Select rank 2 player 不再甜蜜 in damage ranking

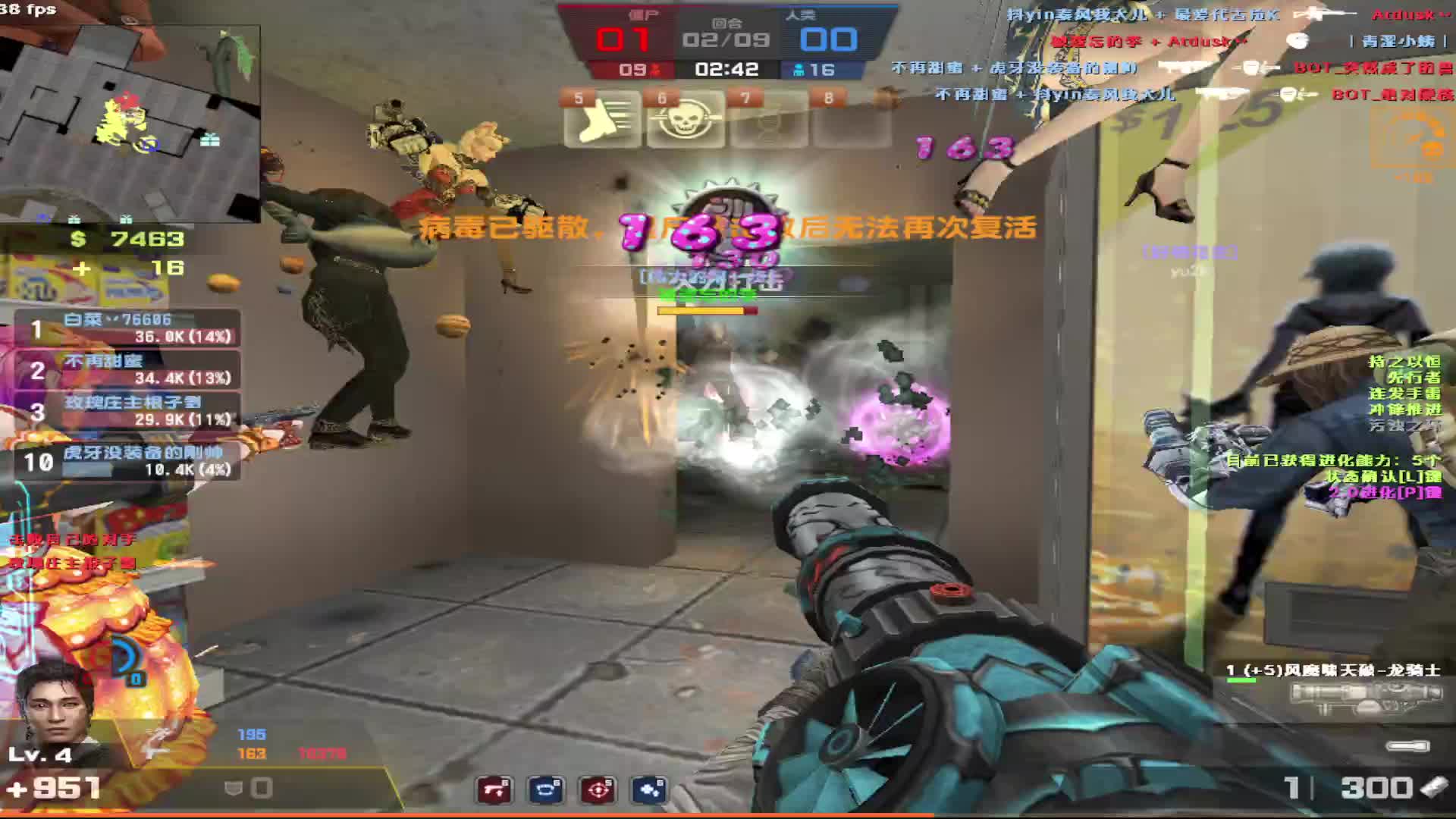(x=127, y=370)
